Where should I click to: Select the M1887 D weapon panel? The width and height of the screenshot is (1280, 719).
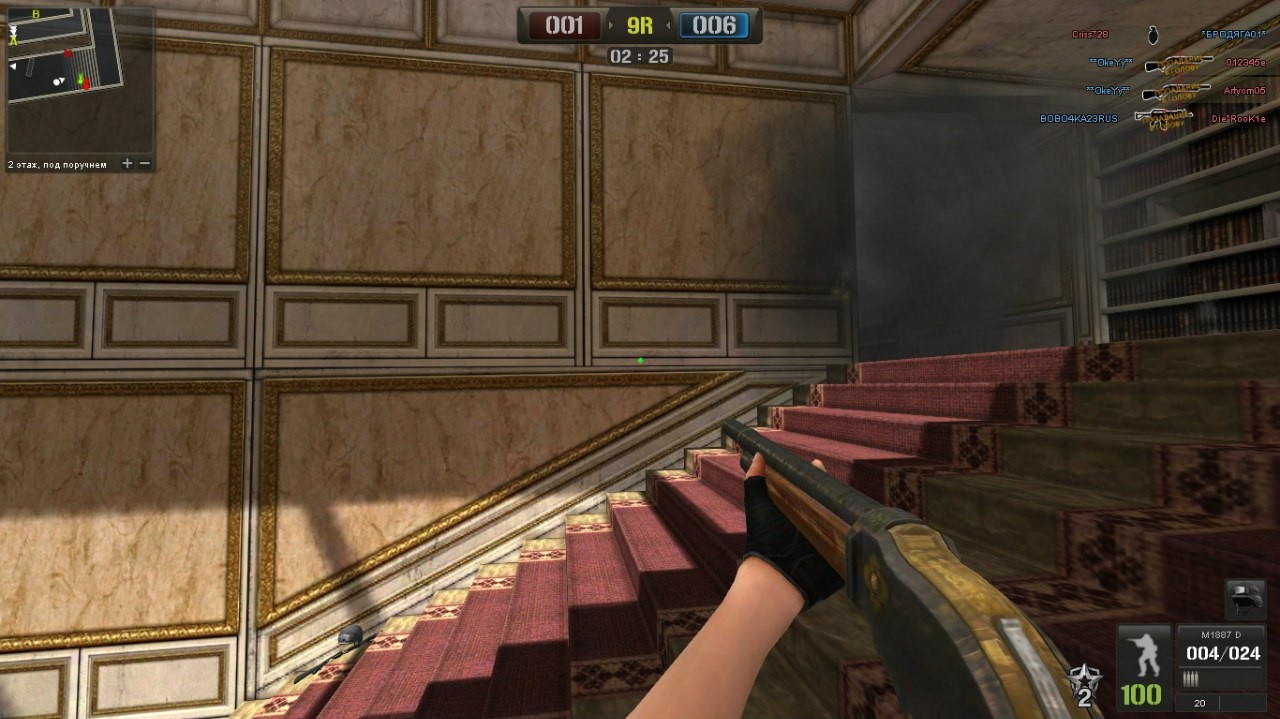(1221, 658)
